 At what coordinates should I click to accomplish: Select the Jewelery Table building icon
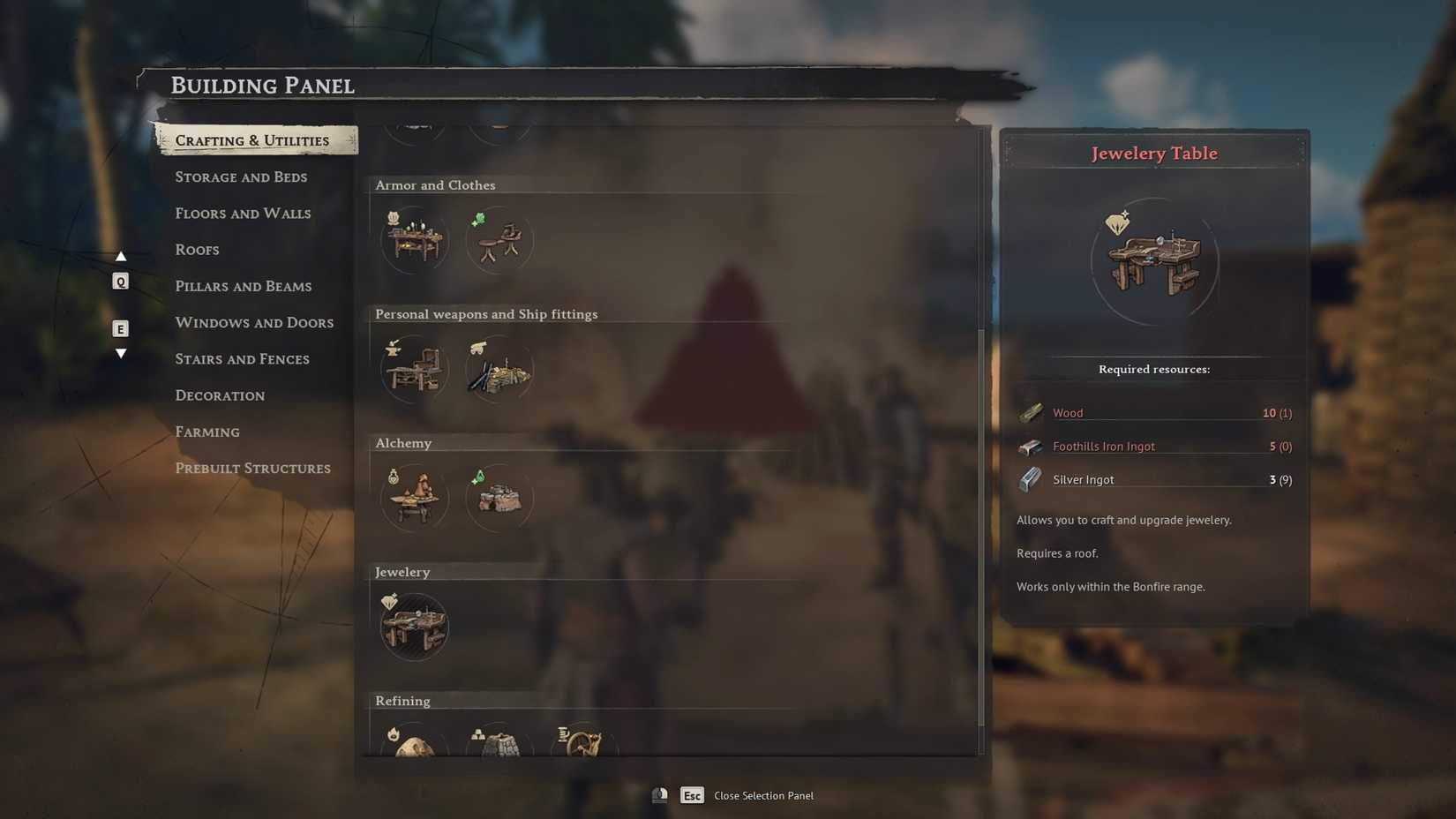[414, 627]
